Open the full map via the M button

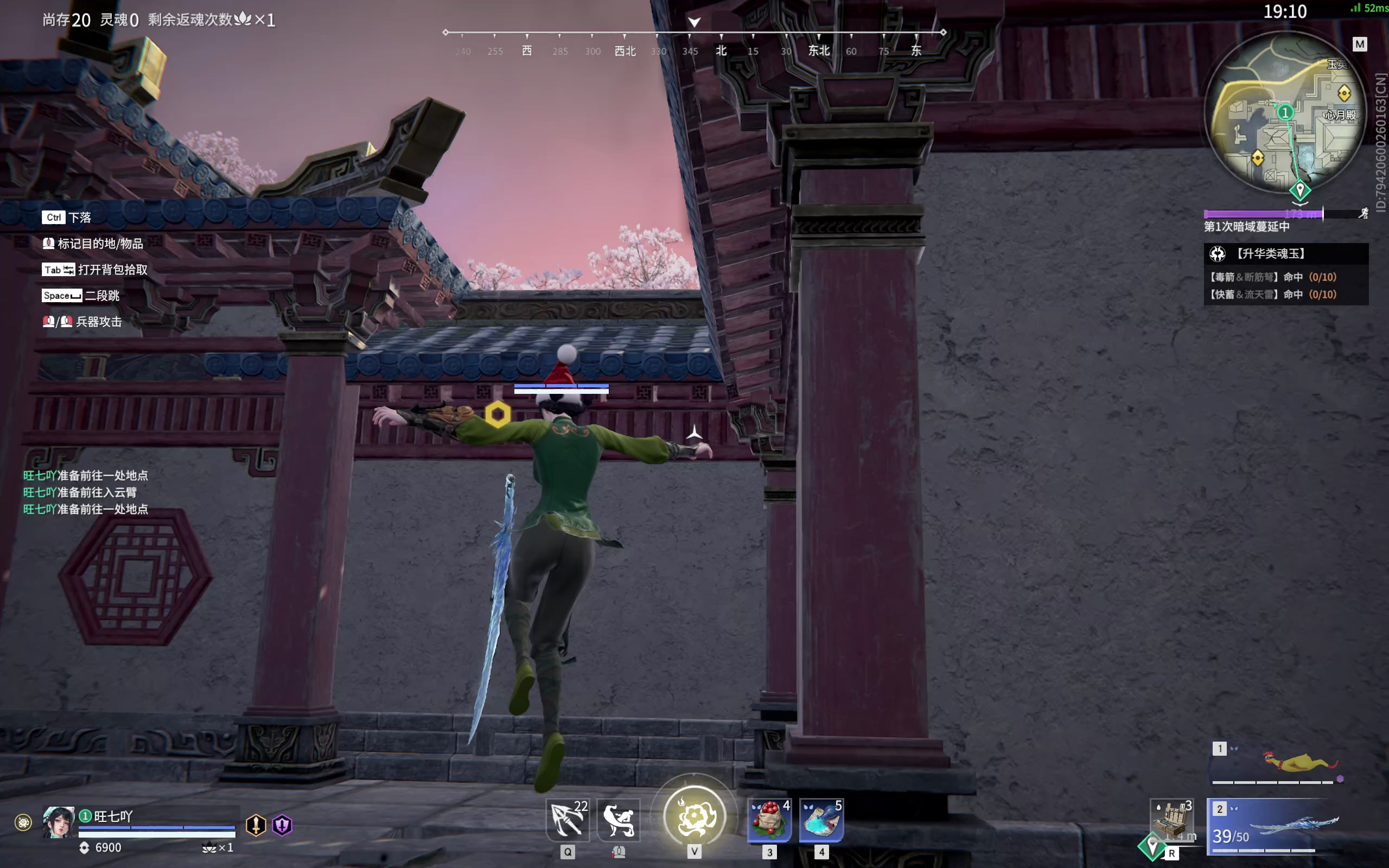[1360, 43]
